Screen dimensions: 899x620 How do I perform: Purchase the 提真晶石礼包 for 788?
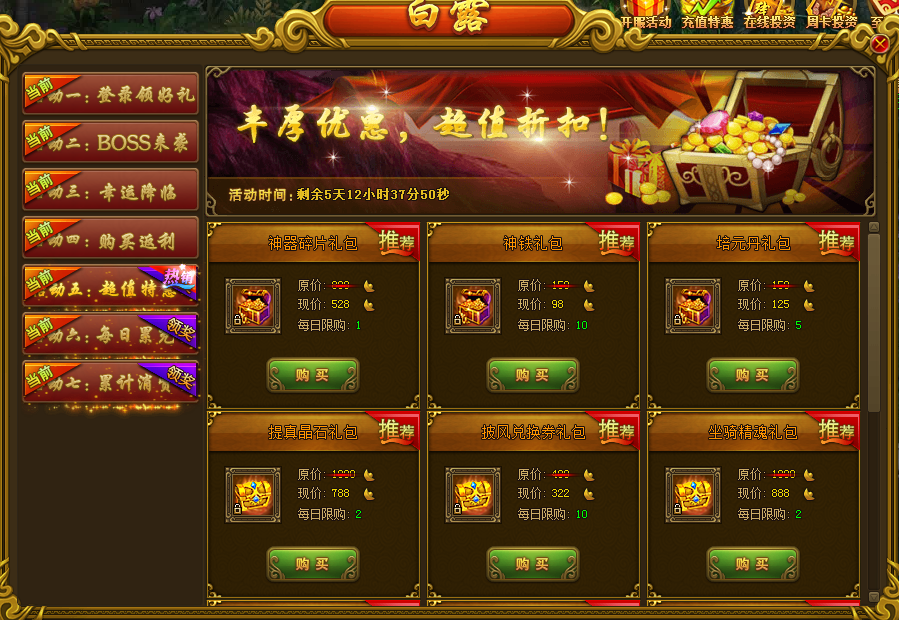(313, 564)
